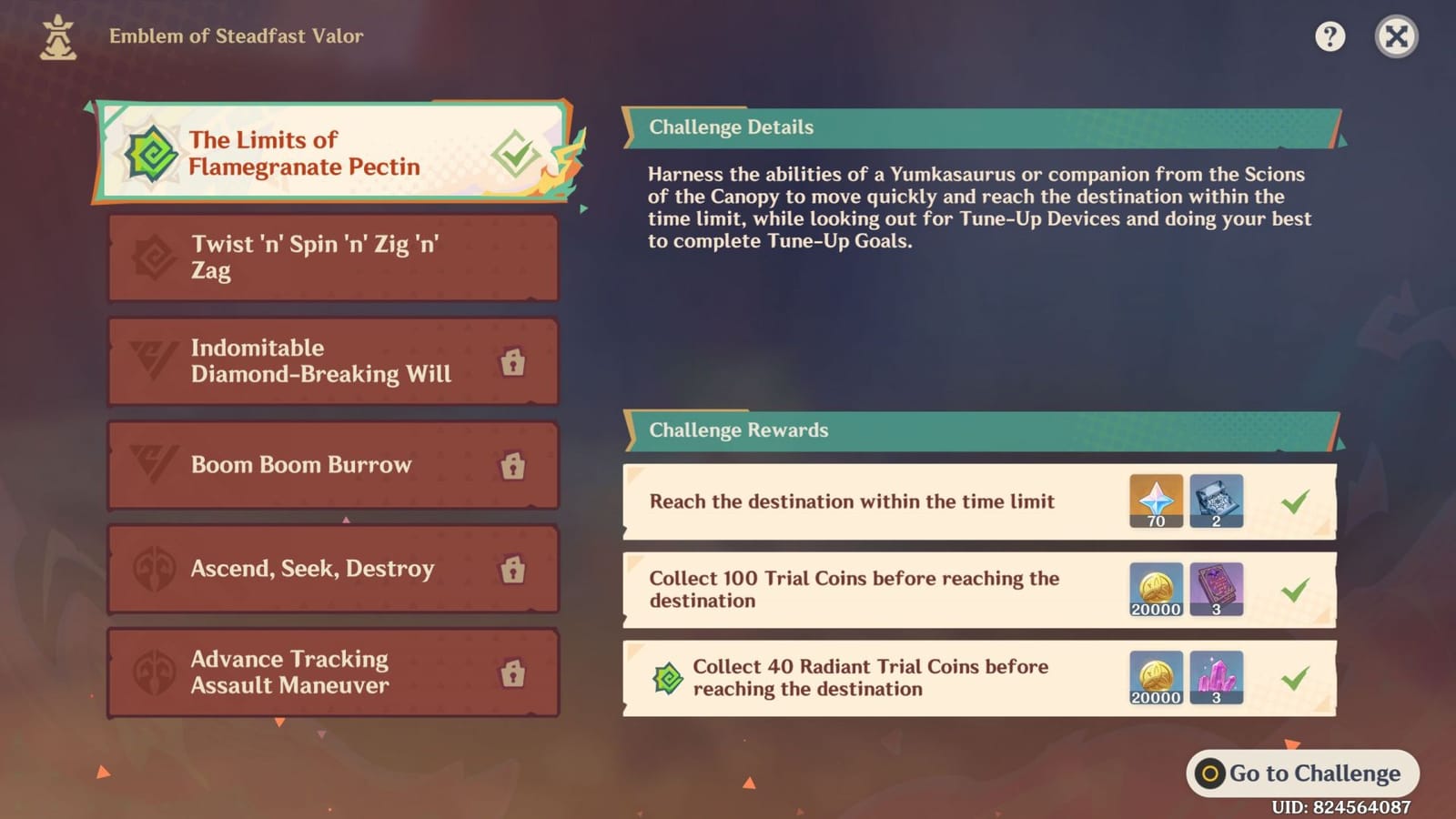1456x819 pixels.
Task: Select the Twist 'n' Spin 'n' Zig 'n' Zag challenge
Action: click(x=332, y=258)
